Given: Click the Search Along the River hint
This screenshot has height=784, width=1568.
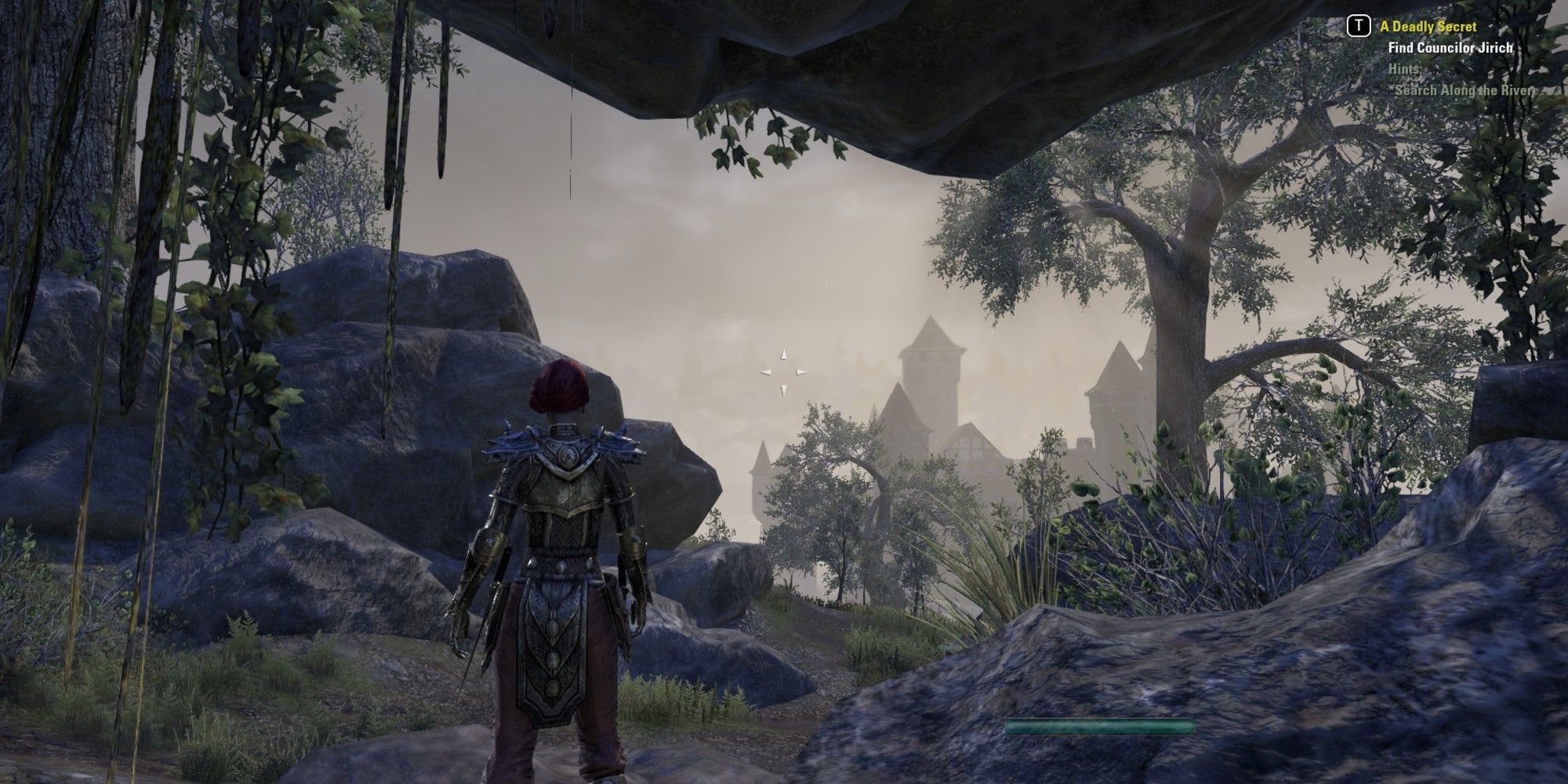Looking at the screenshot, I should (x=1463, y=89).
